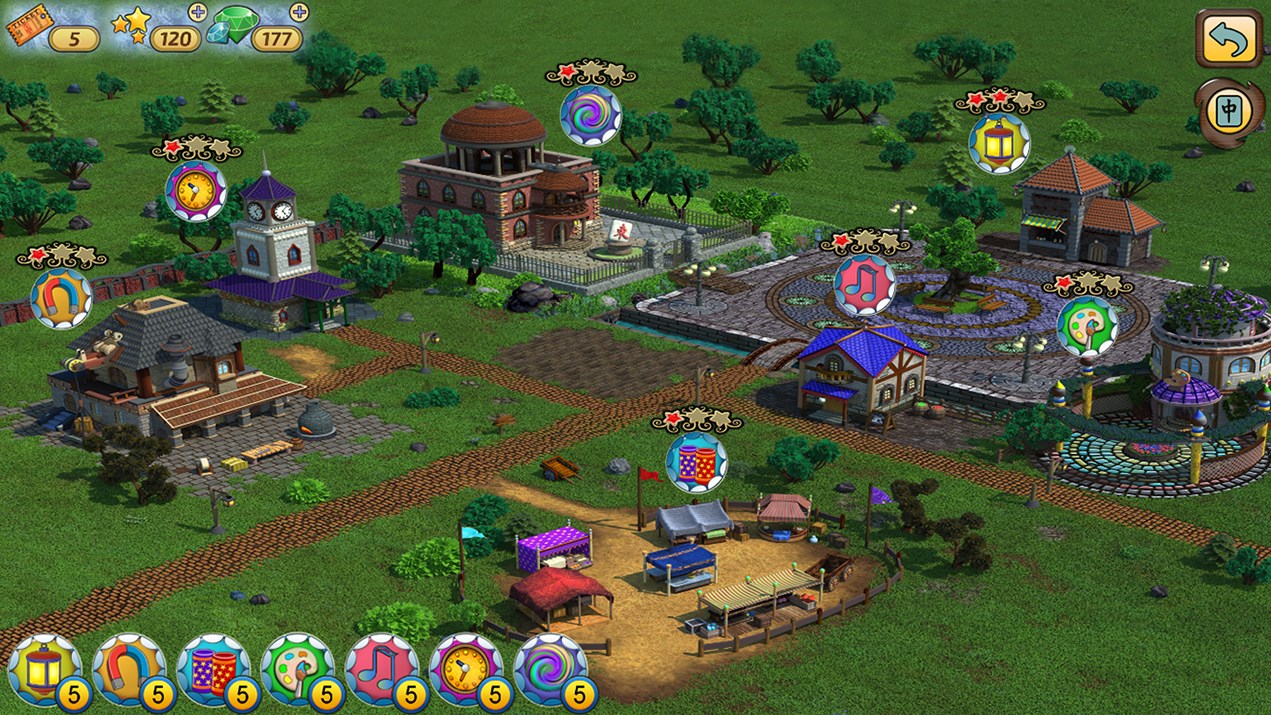This screenshot has width=1271, height=715.
Task: Select the music note power-up with count 5
Action: (x=382, y=670)
